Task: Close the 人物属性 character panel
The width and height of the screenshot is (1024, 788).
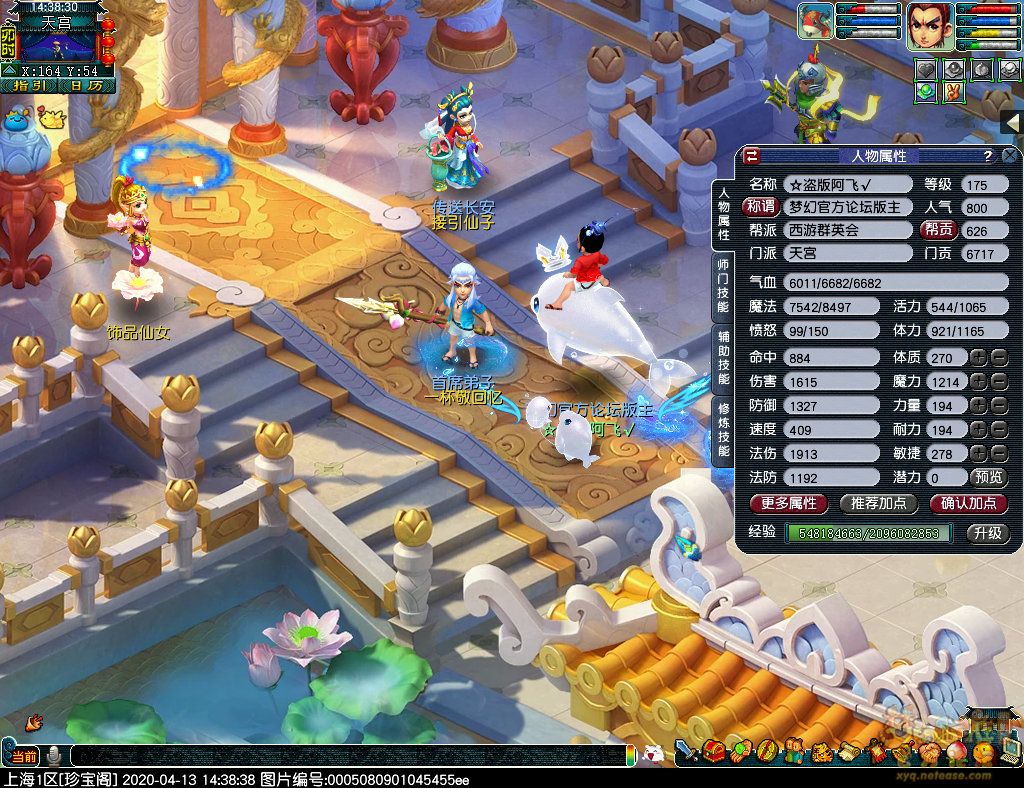Action: [x=1009, y=156]
